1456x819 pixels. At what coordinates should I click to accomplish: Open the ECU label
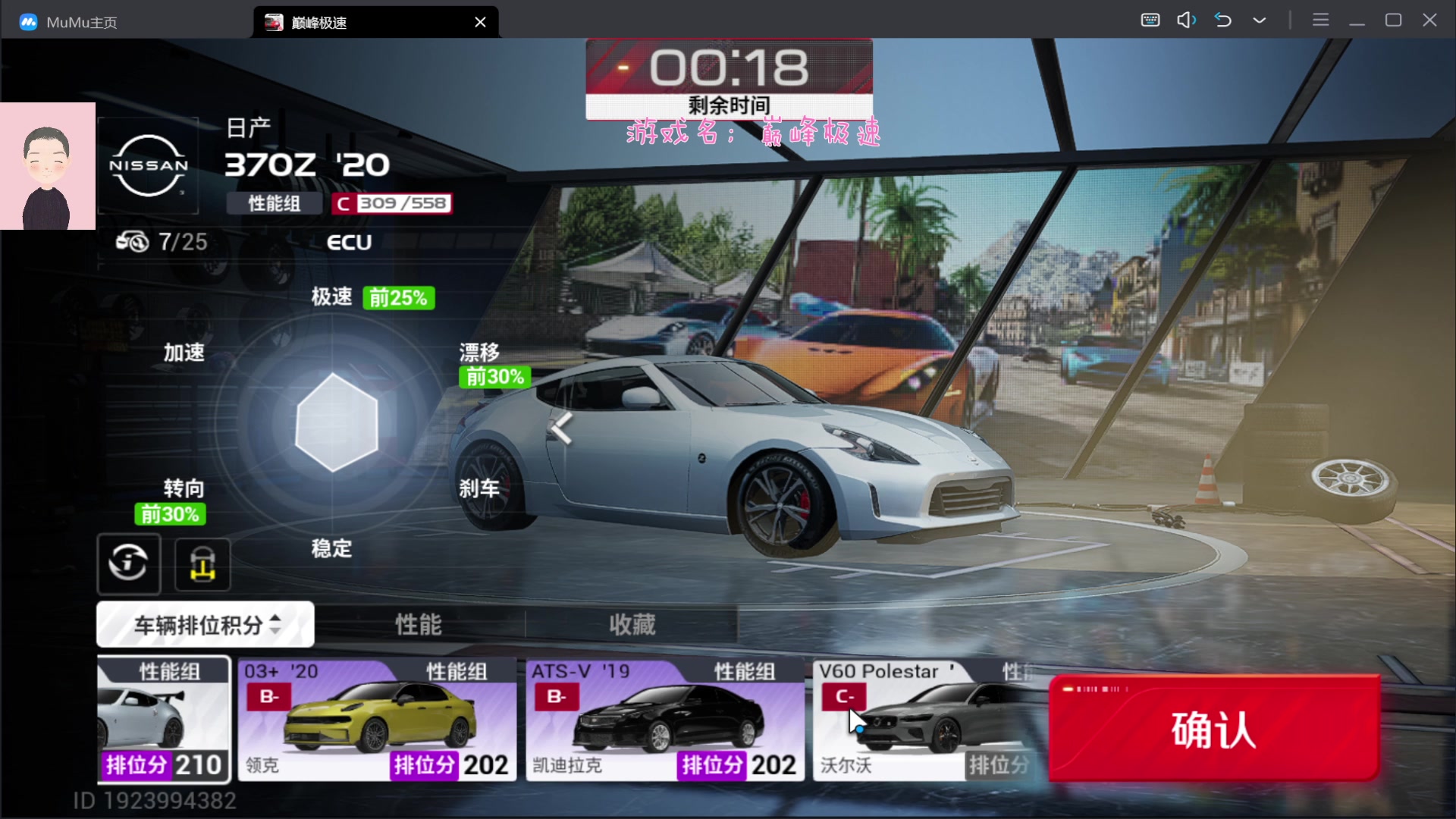click(349, 243)
